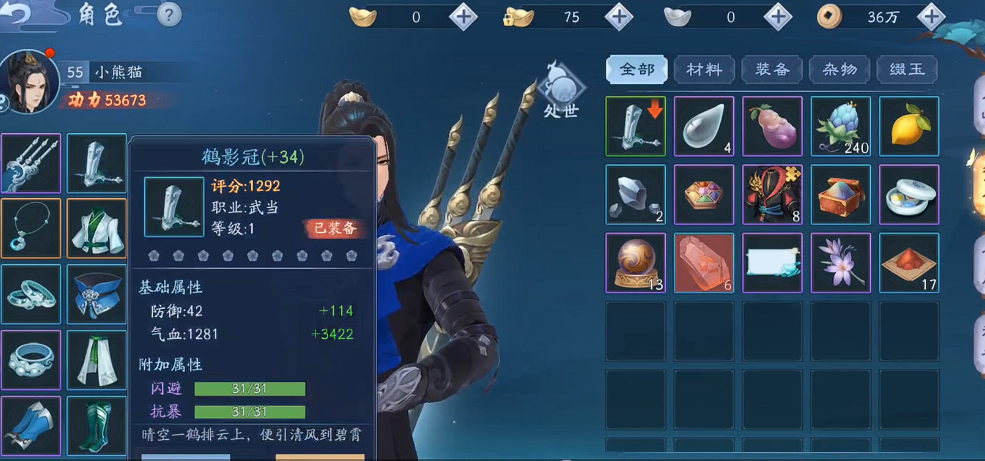The image size is (985, 461).
Task: Open the 杂物 category tab
Action: point(839,69)
